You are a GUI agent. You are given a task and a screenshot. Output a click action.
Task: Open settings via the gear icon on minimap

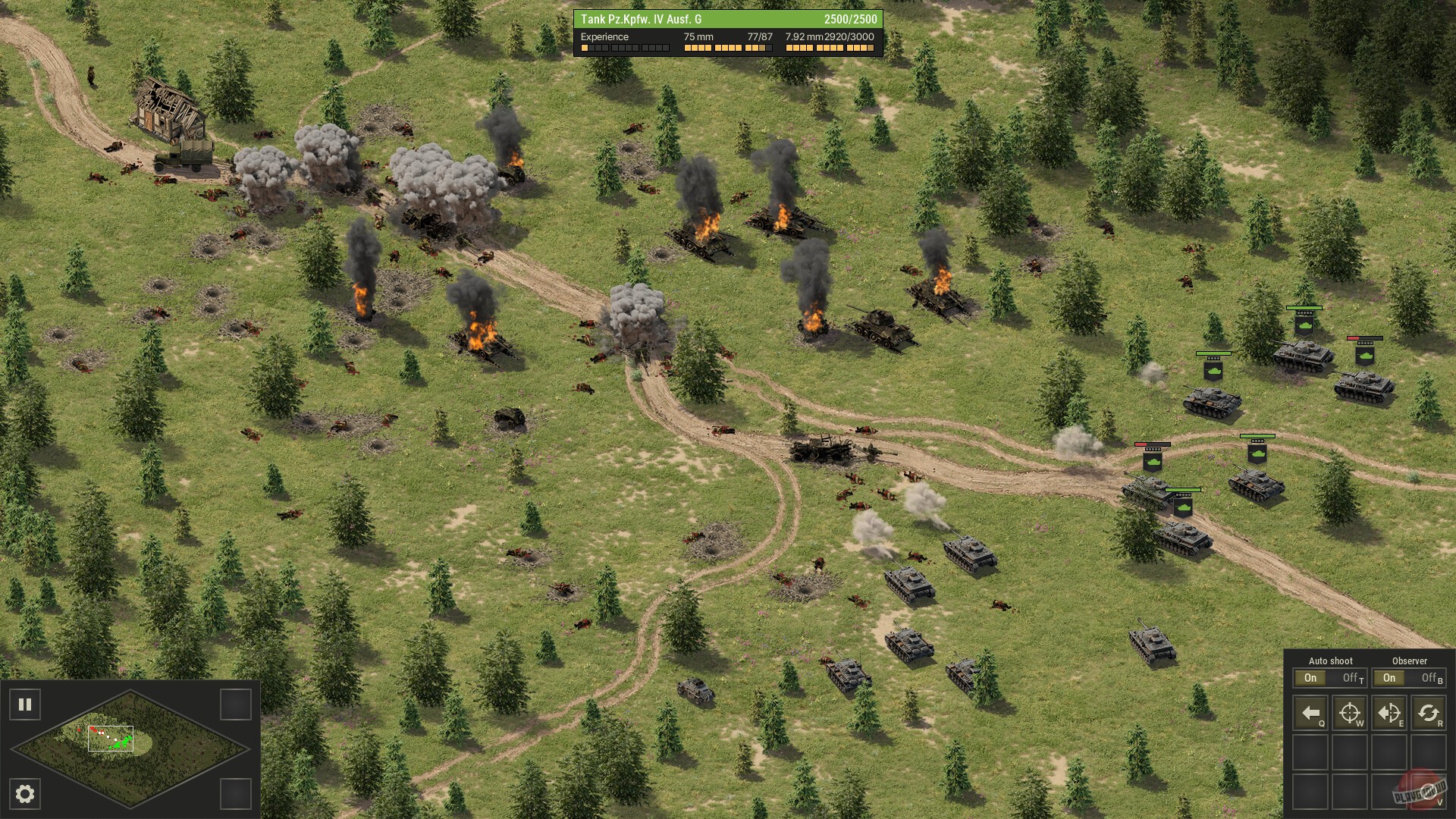point(25,794)
